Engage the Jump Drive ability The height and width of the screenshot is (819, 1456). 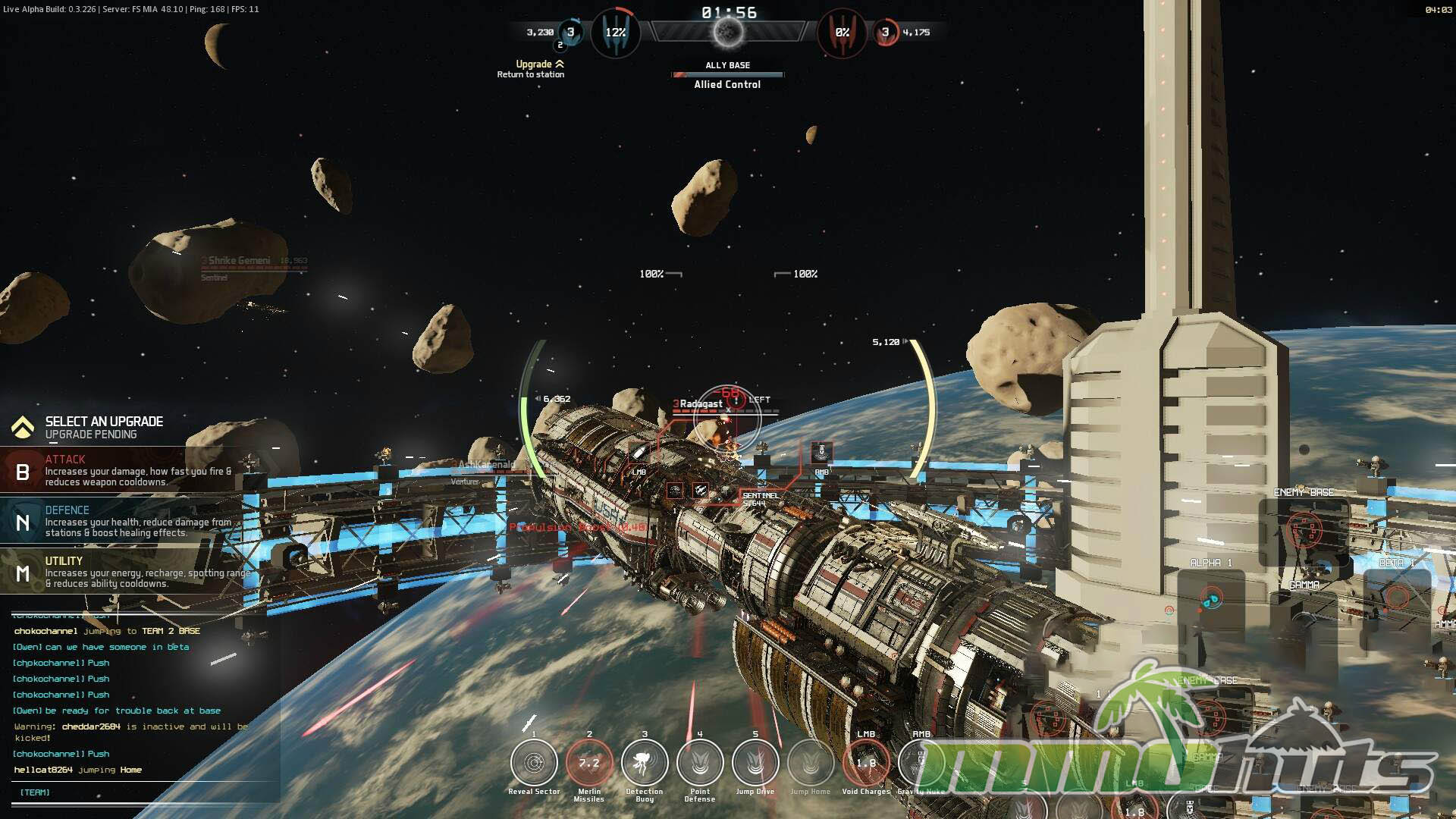coord(755,763)
